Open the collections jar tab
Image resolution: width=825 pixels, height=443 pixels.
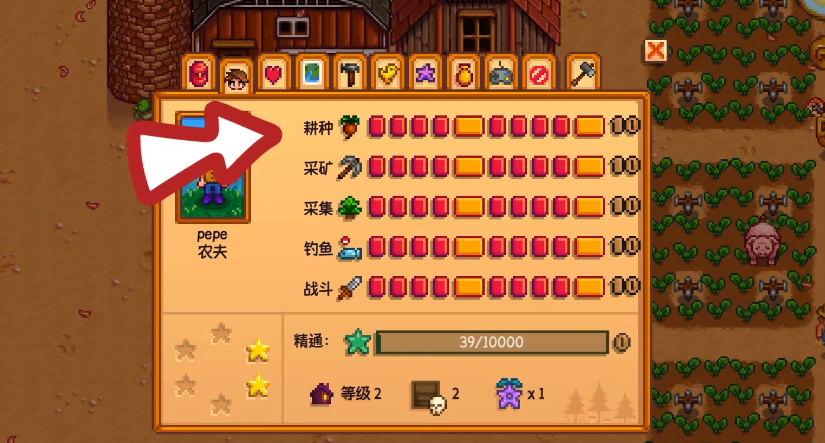pos(461,75)
